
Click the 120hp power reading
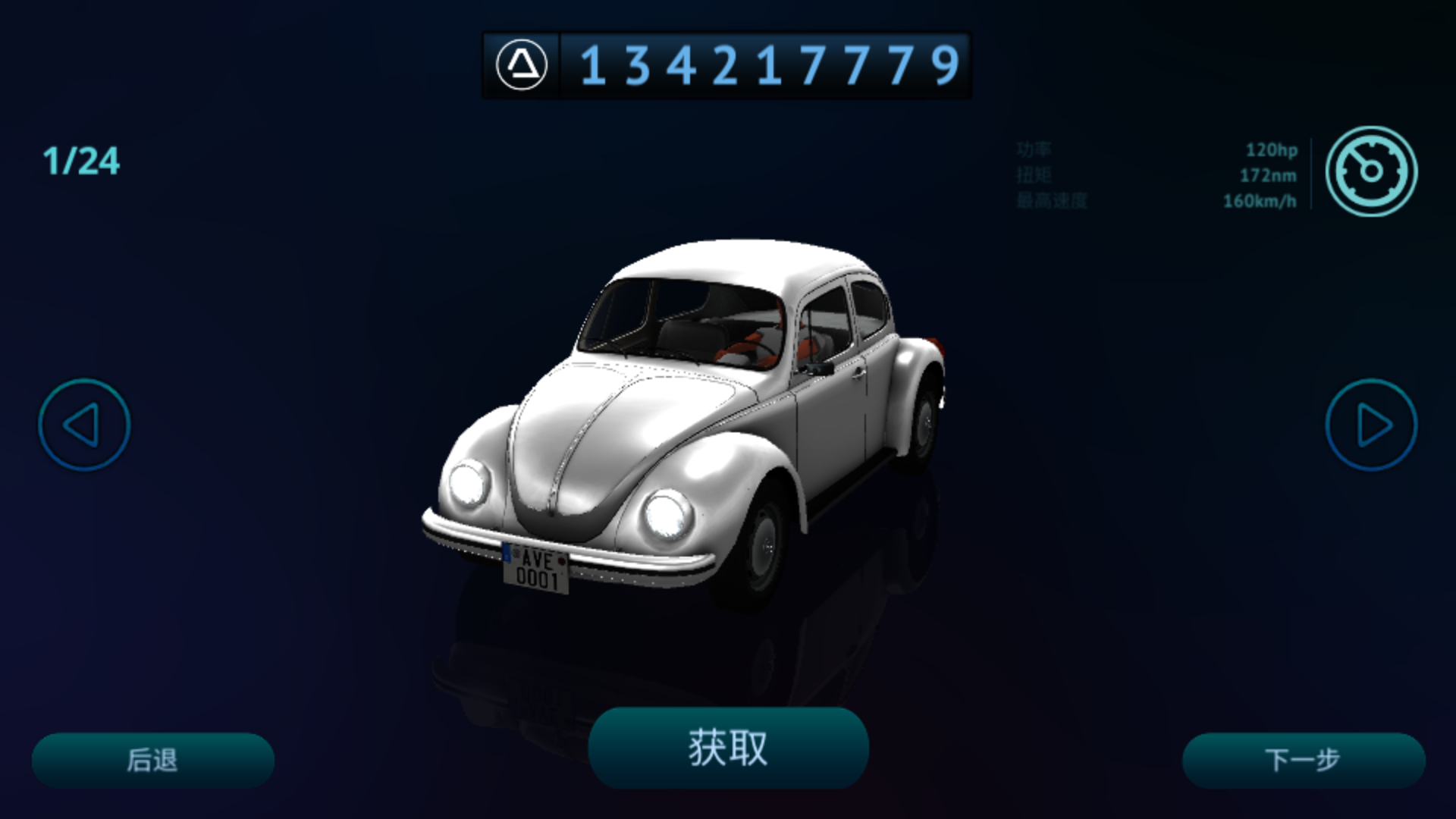point(1272,150)
